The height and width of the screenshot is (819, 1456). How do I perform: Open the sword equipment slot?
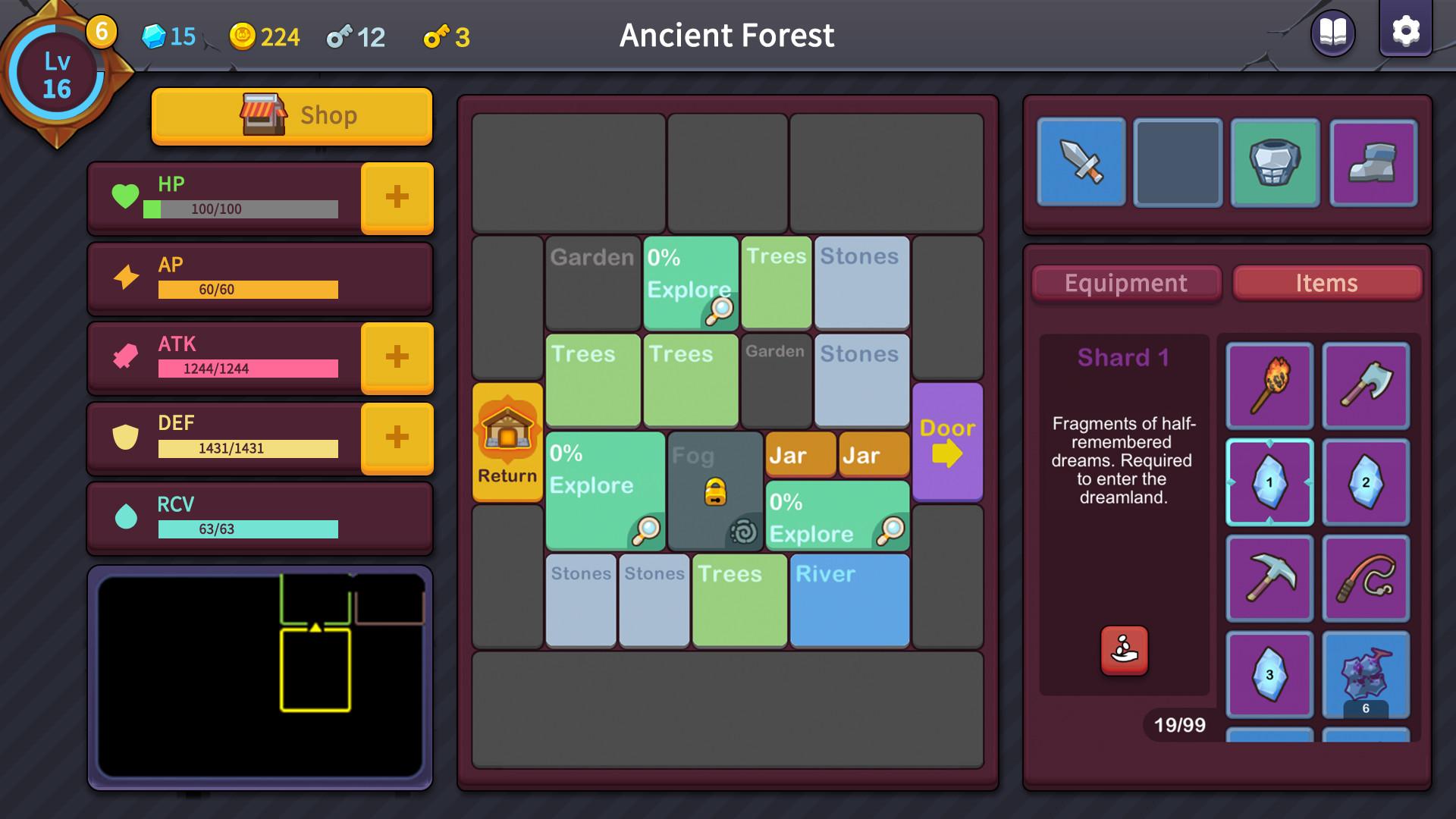coord(1081,163)
